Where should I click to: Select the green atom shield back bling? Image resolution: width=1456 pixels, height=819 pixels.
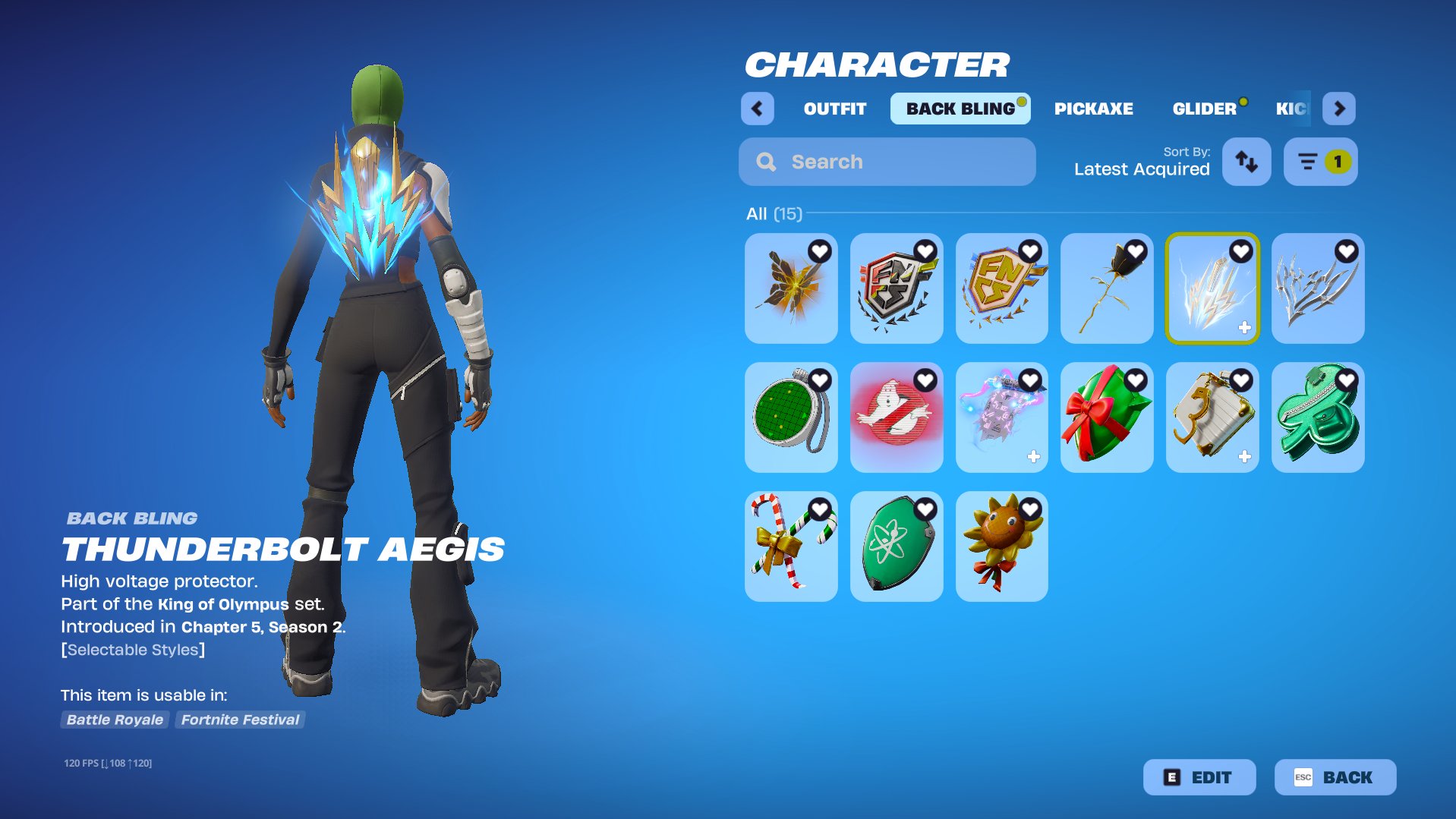click(x=897, y=547)
